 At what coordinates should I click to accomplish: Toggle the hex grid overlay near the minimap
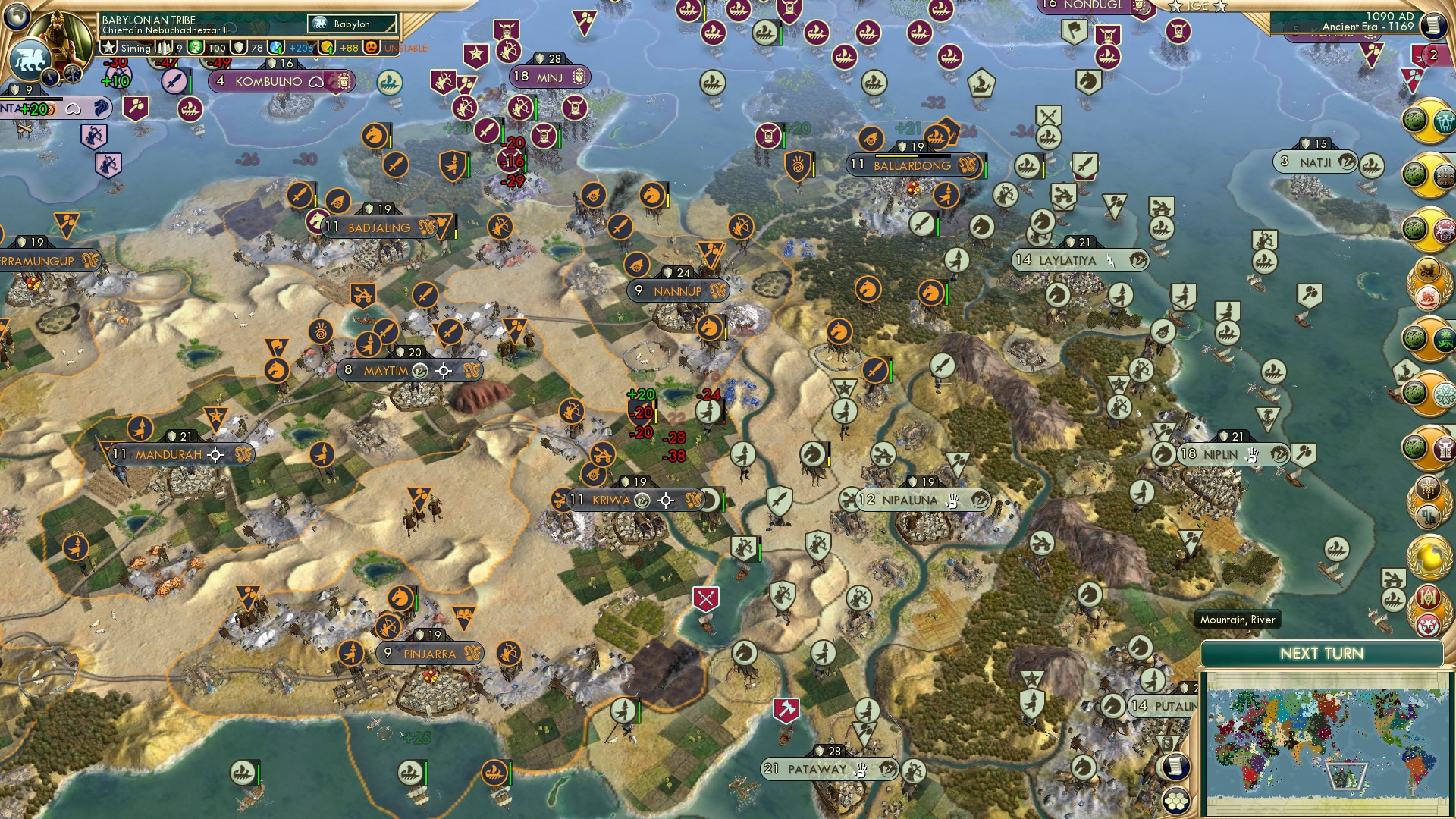1176,801
